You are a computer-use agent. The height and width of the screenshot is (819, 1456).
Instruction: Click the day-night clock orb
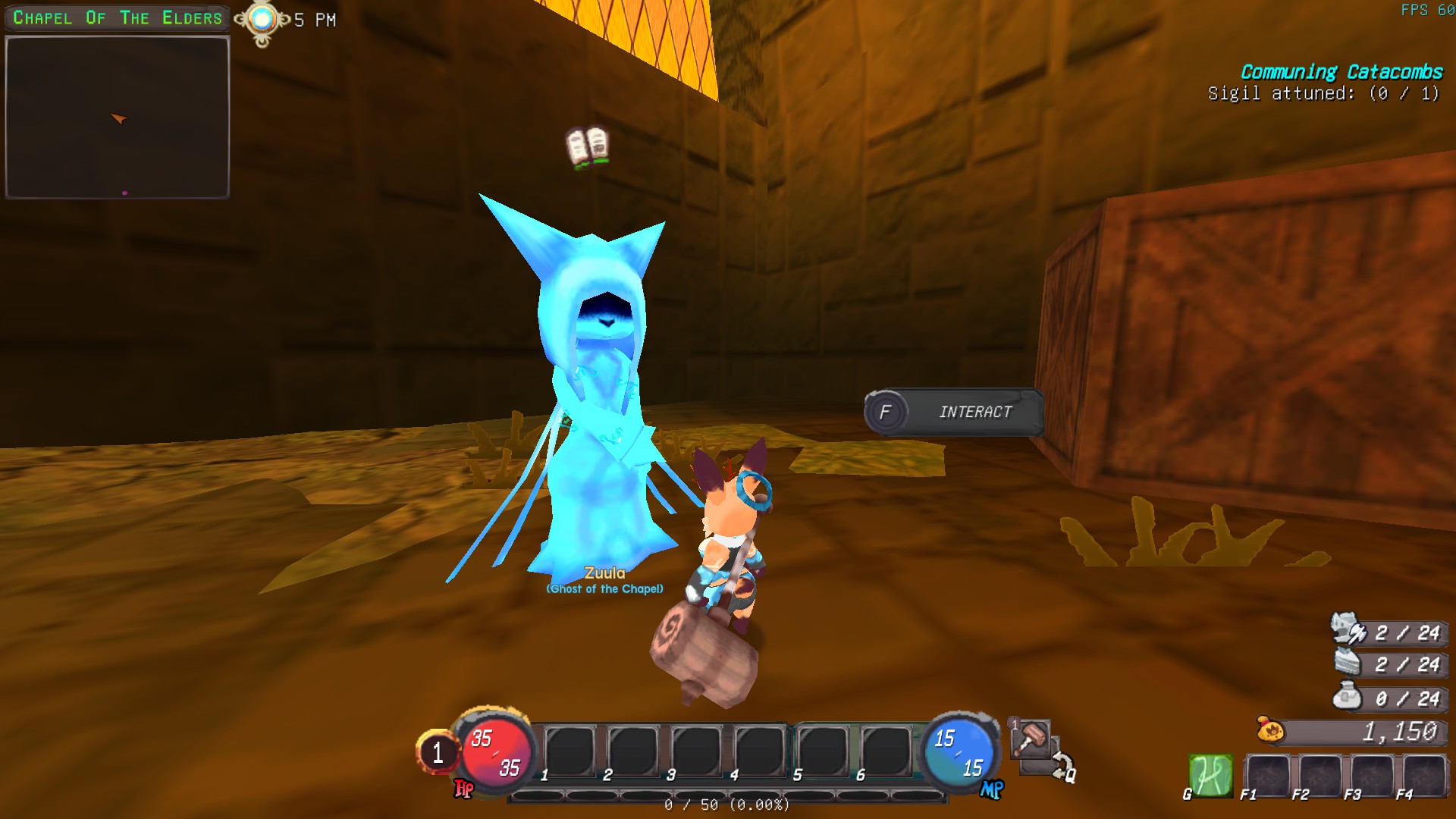[262, 20]
